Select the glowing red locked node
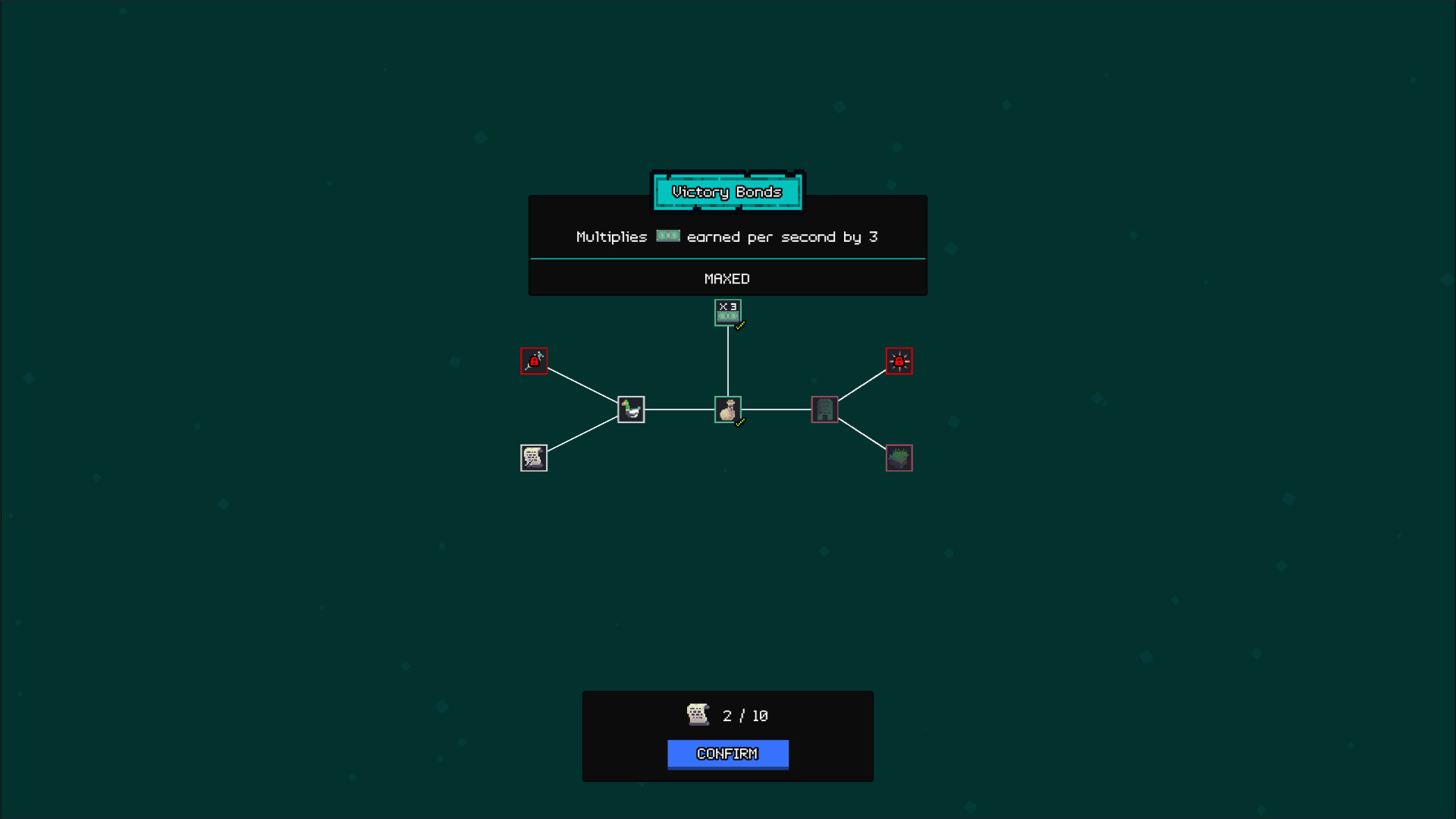This screenshot has height=819, width=1456. pos(899,360)
